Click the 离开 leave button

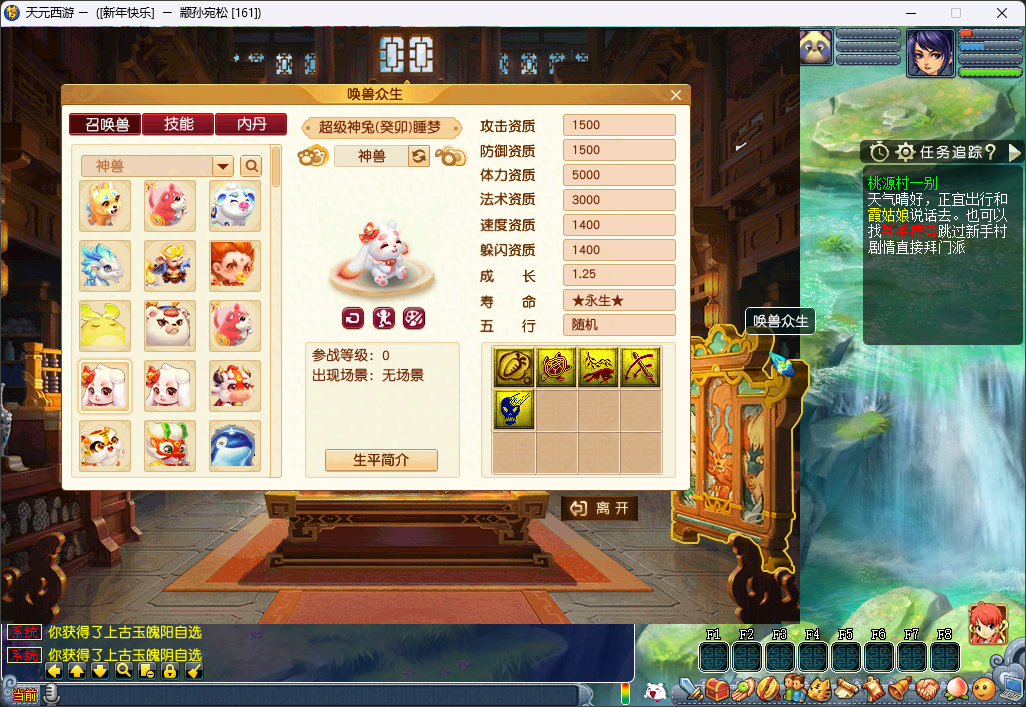(x=600, y=509)
